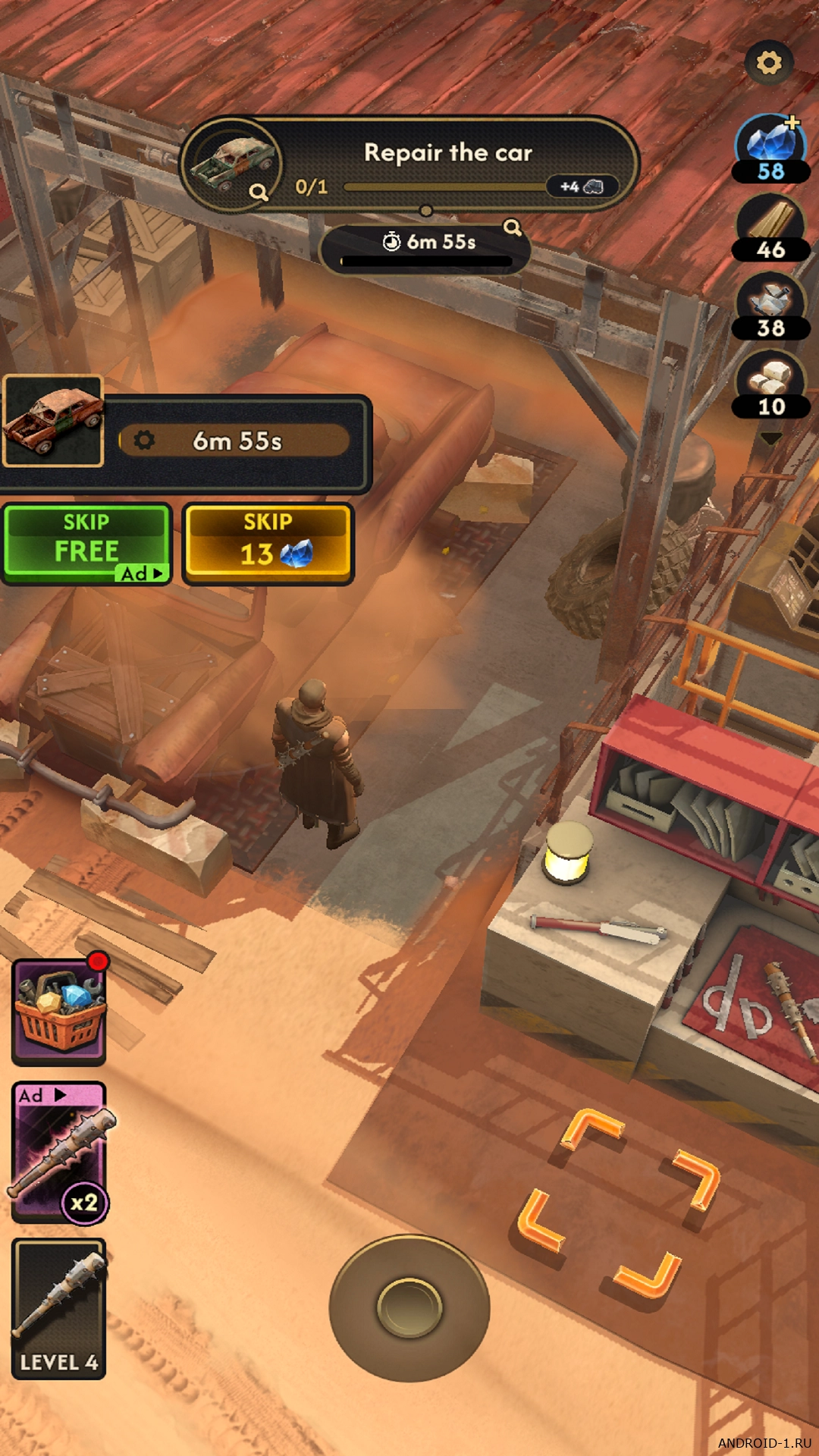Open the settings gear icon
819x1456 pixels.
[769, 62]
